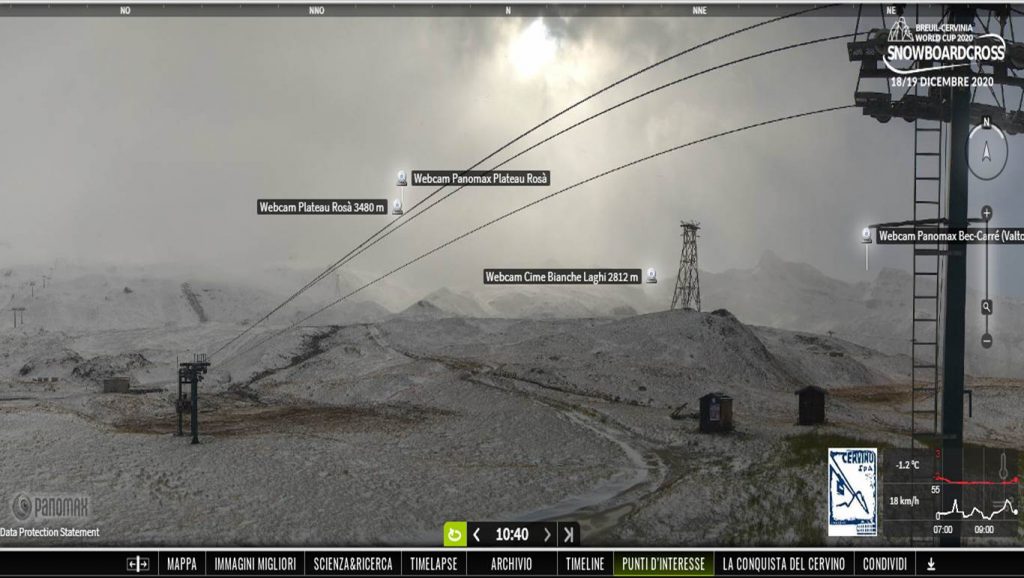This screenshot has height=578, width=1024.
Task: Zoom in with the plus button
Action: [x=987, y=212]
